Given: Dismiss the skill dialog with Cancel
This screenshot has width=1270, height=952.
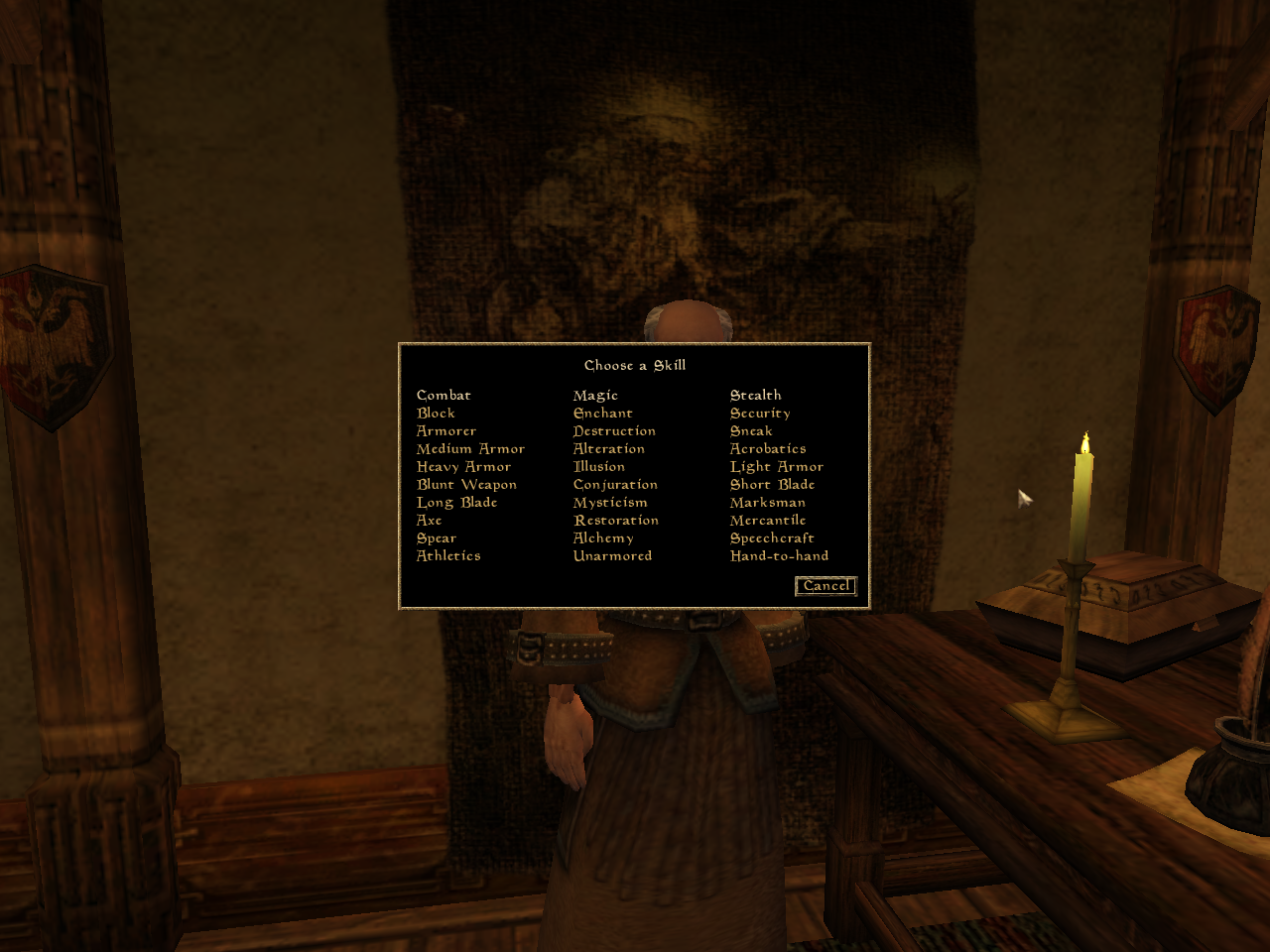Looking at the screenshot, I should (825, 586).
